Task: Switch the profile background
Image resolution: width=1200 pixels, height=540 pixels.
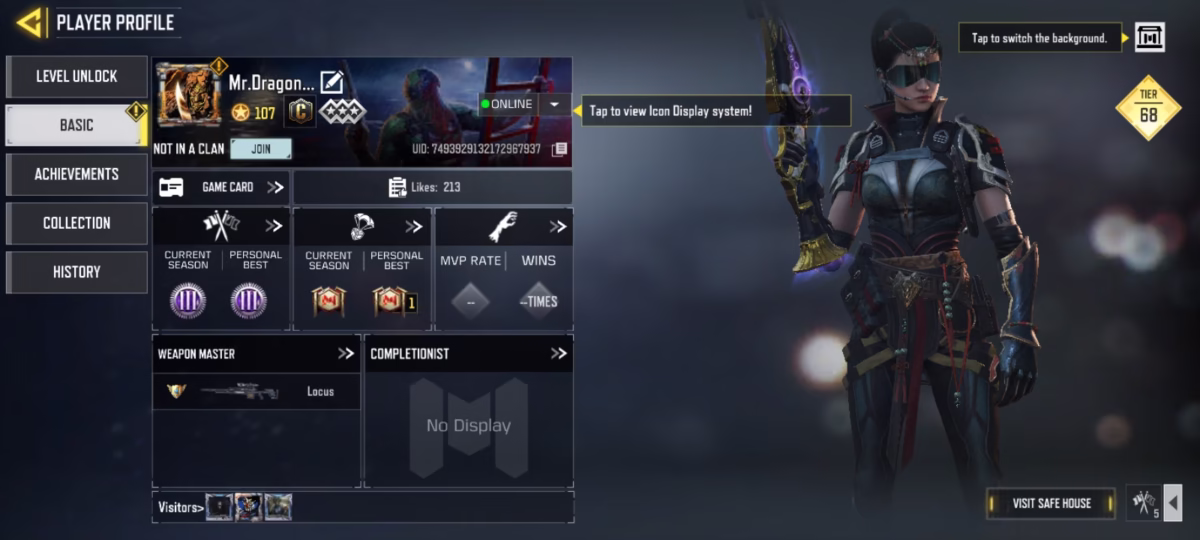Action: tap(1149, 38)
